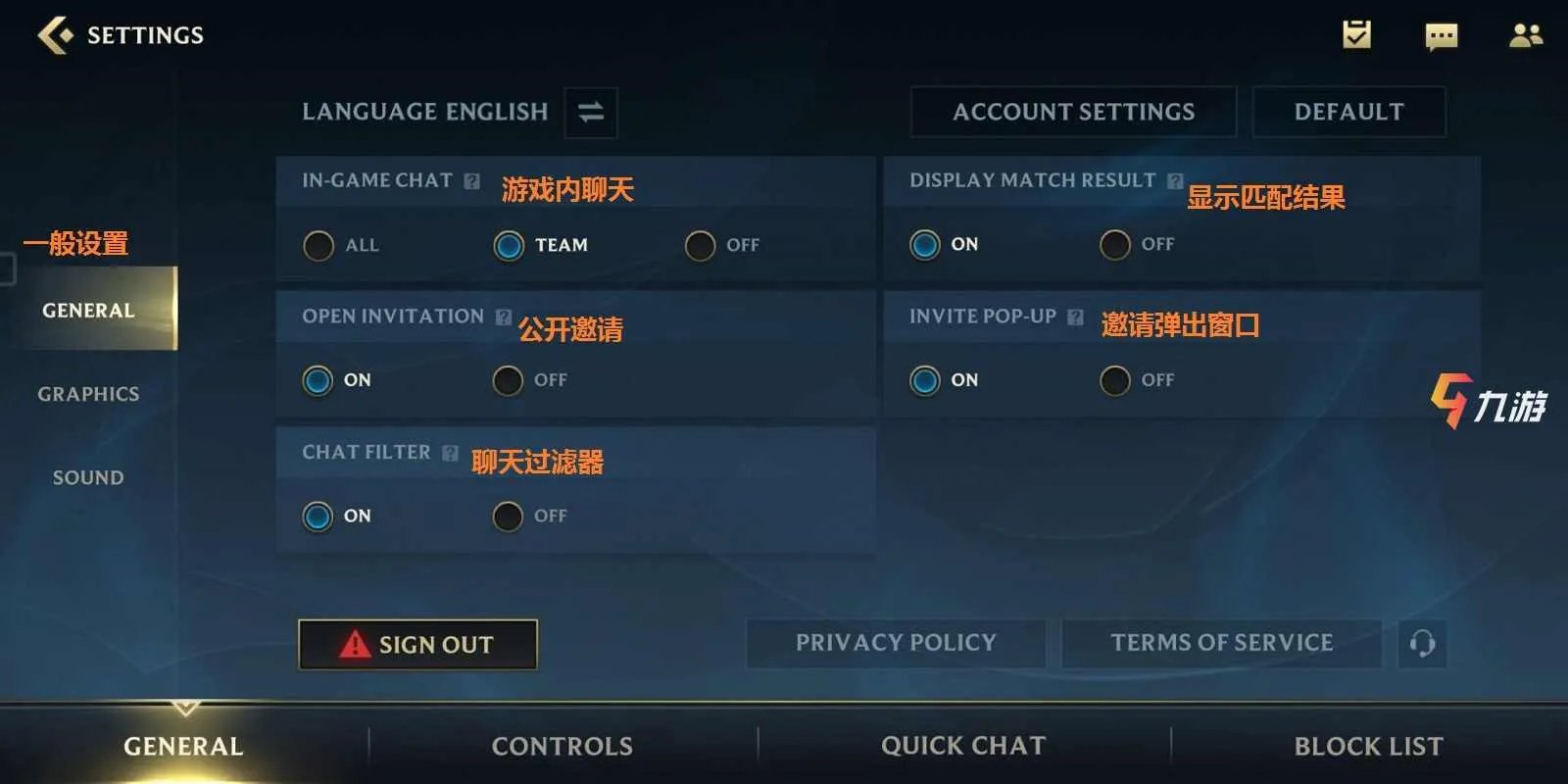Select All for In-Game Chat
This screenshot has height=784, width=1568.
click(x=318, y=246)
